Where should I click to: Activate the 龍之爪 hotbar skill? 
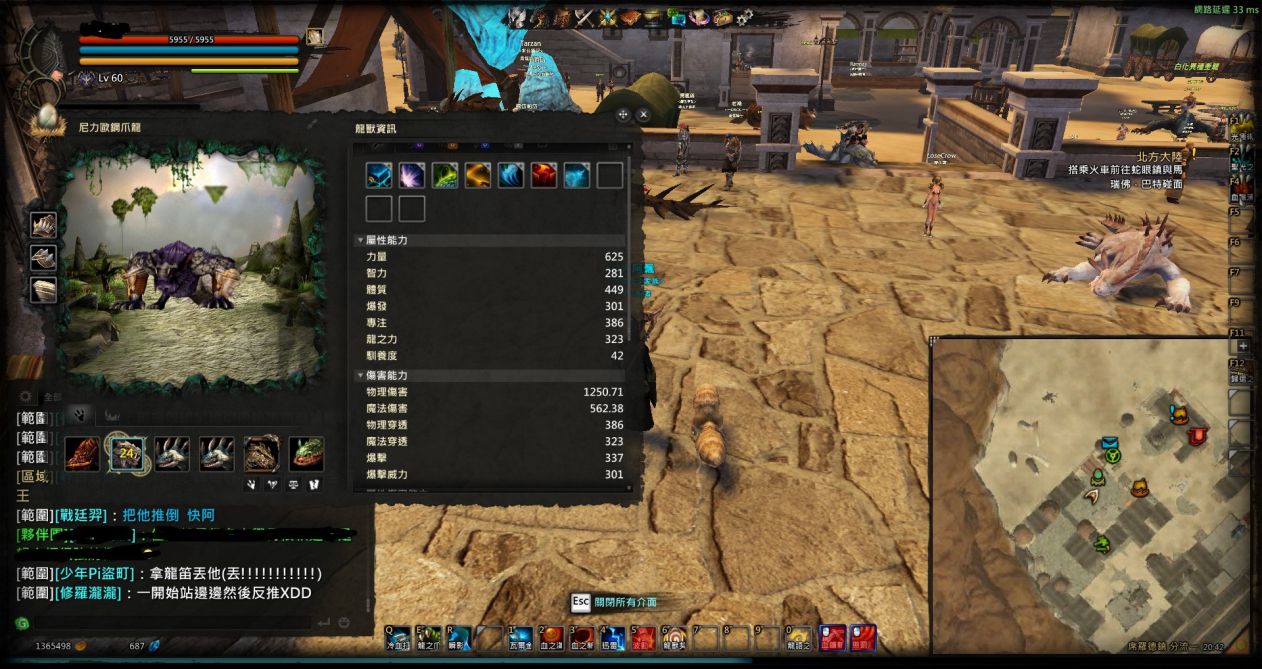pos(428,637)
